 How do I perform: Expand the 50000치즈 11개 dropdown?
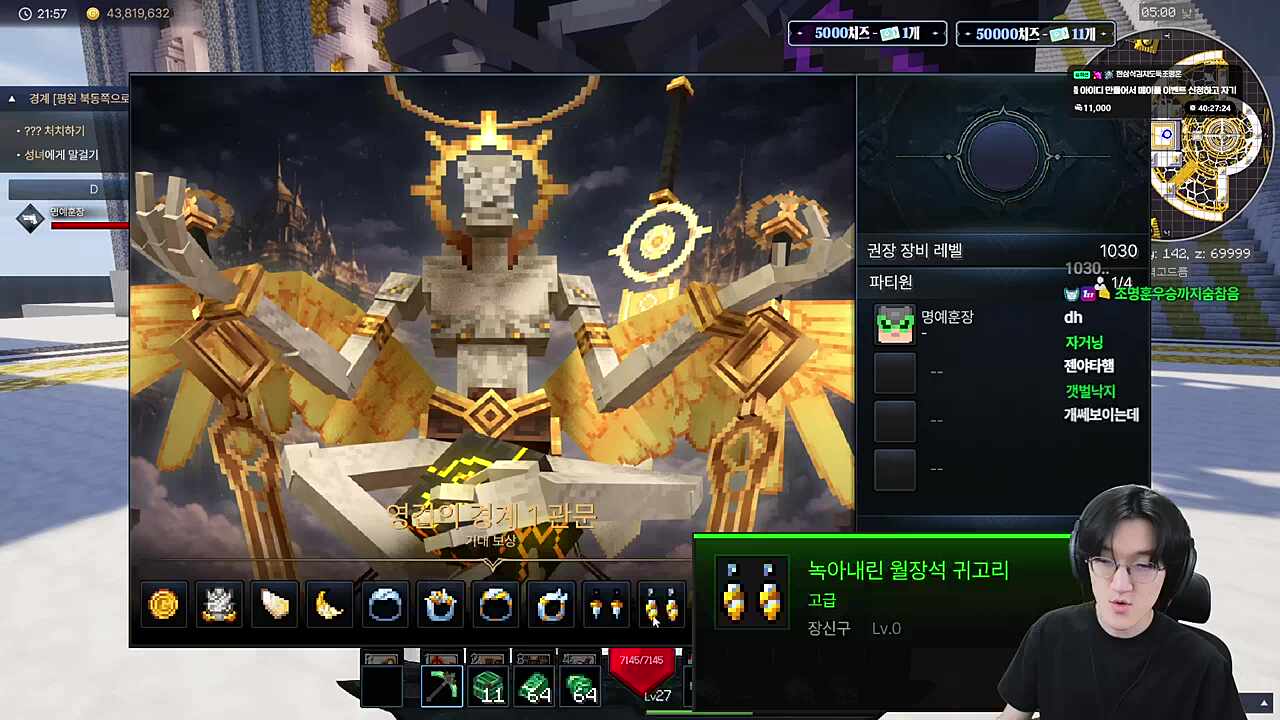[x=1035, y=33]
